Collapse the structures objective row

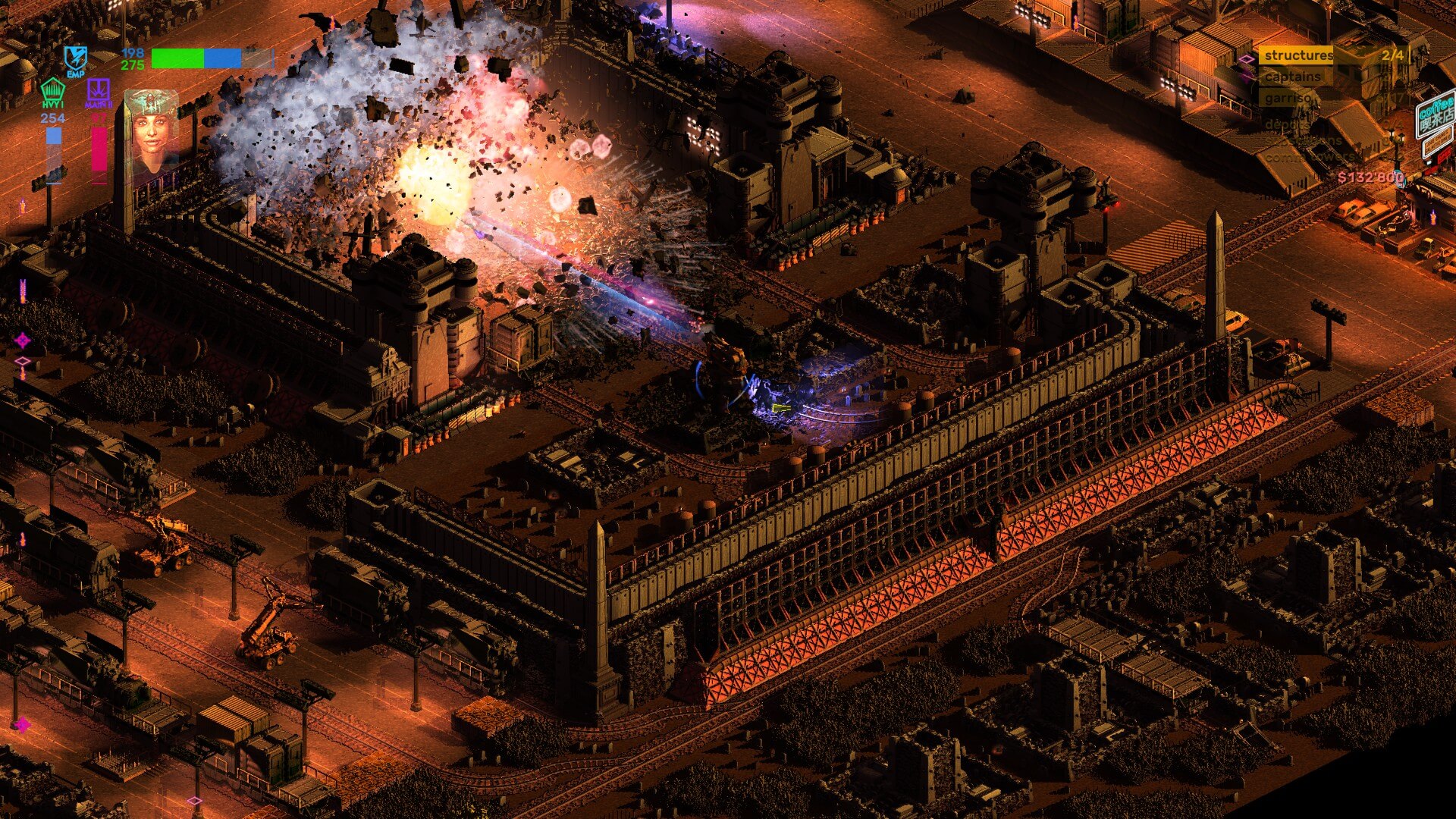tap(1300, 55)
